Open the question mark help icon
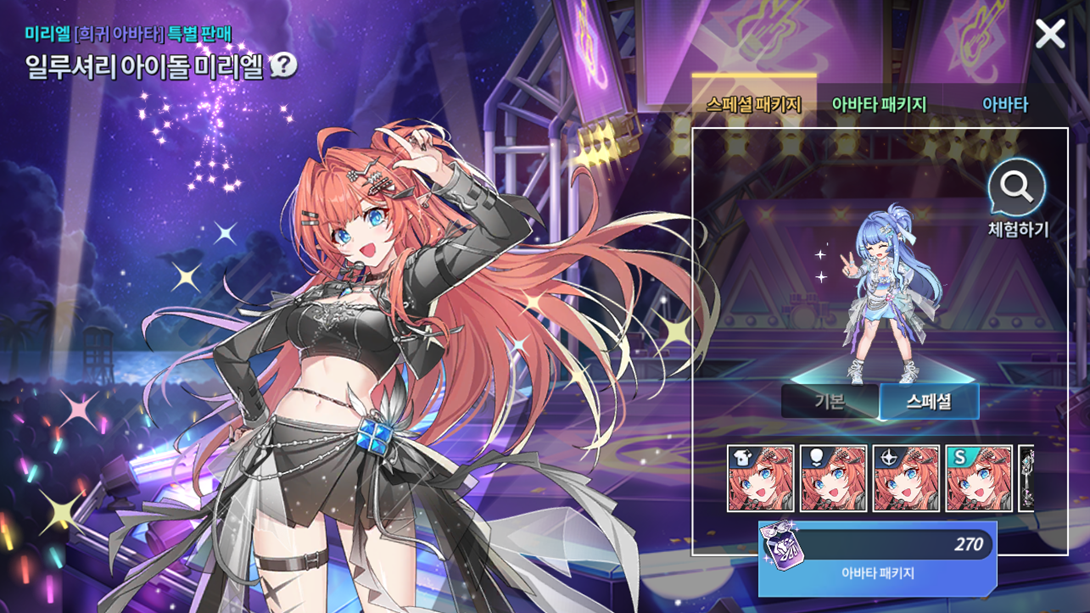 (x=284, y=66)
